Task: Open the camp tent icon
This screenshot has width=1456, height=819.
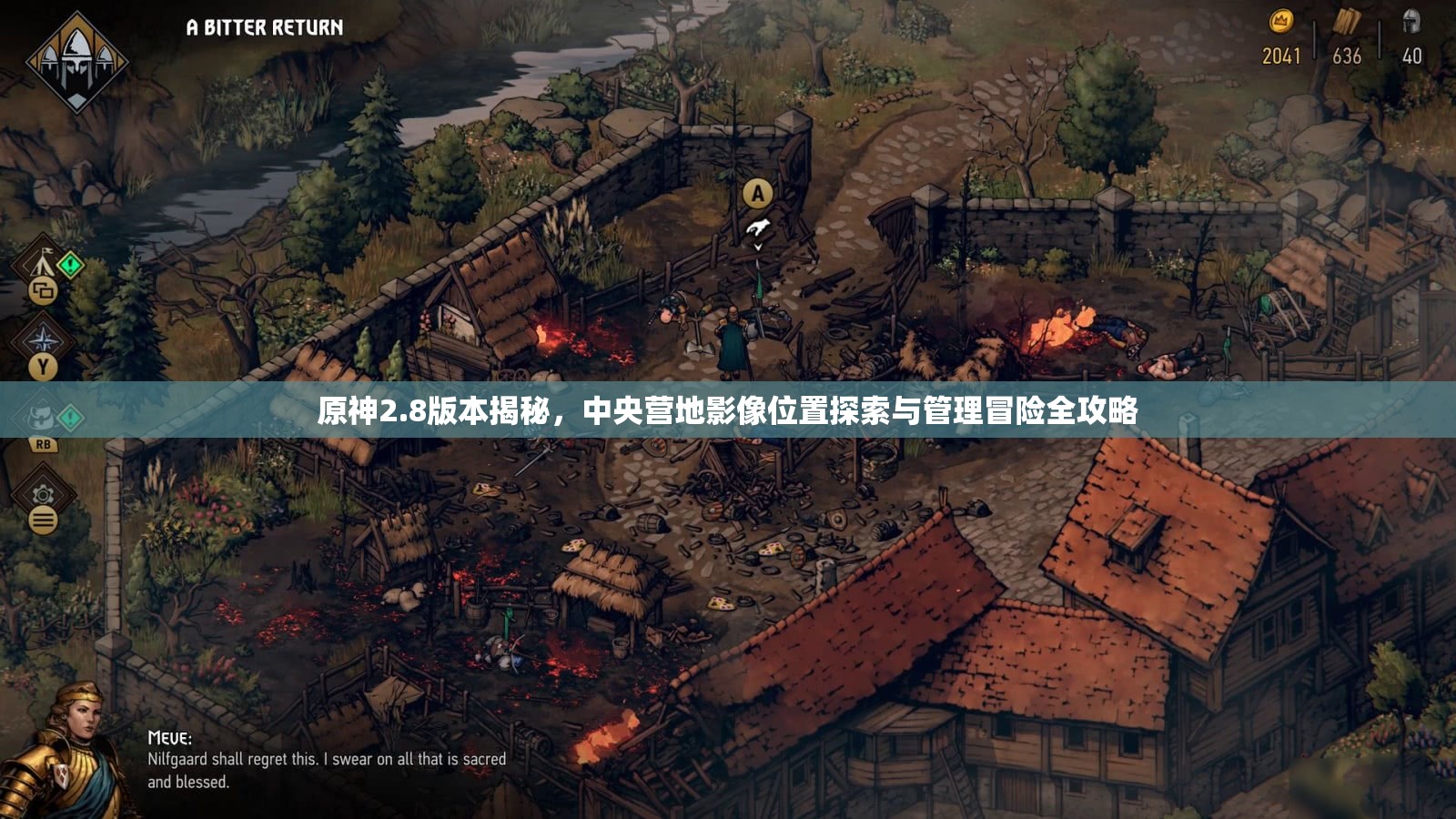Action: [42, 264]
